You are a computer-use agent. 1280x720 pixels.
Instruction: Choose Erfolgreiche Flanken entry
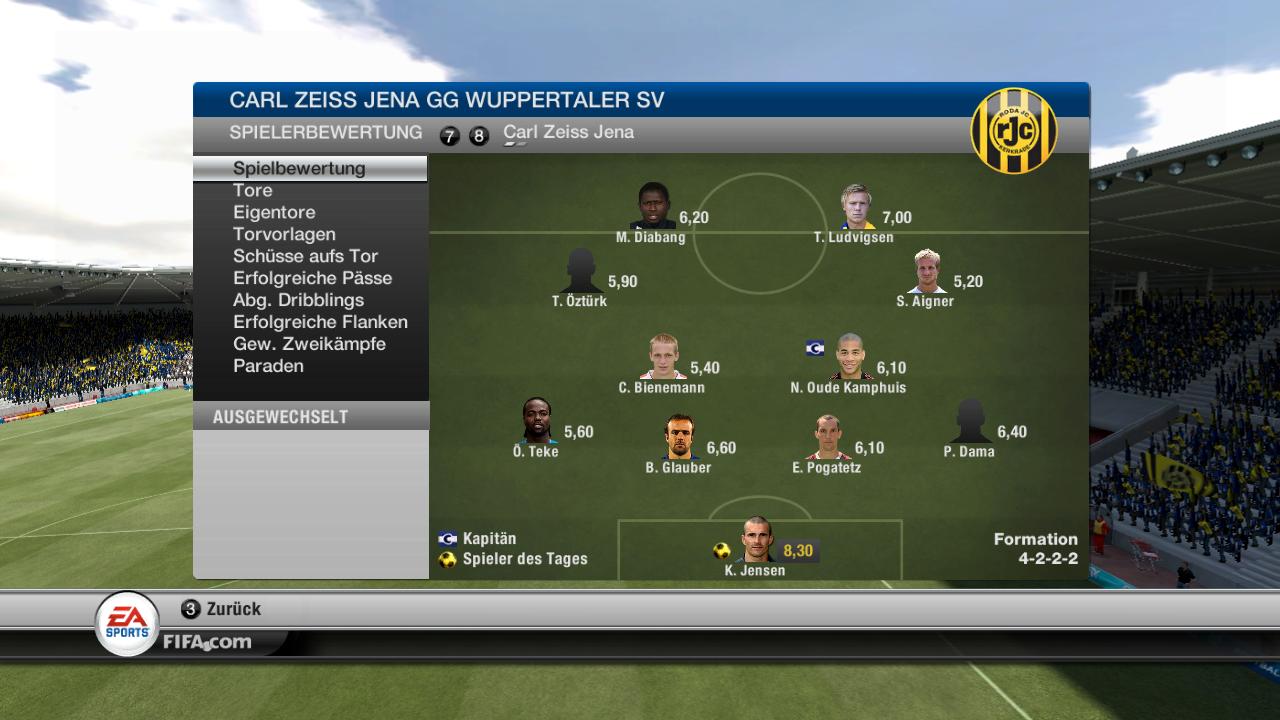(320, 322)
